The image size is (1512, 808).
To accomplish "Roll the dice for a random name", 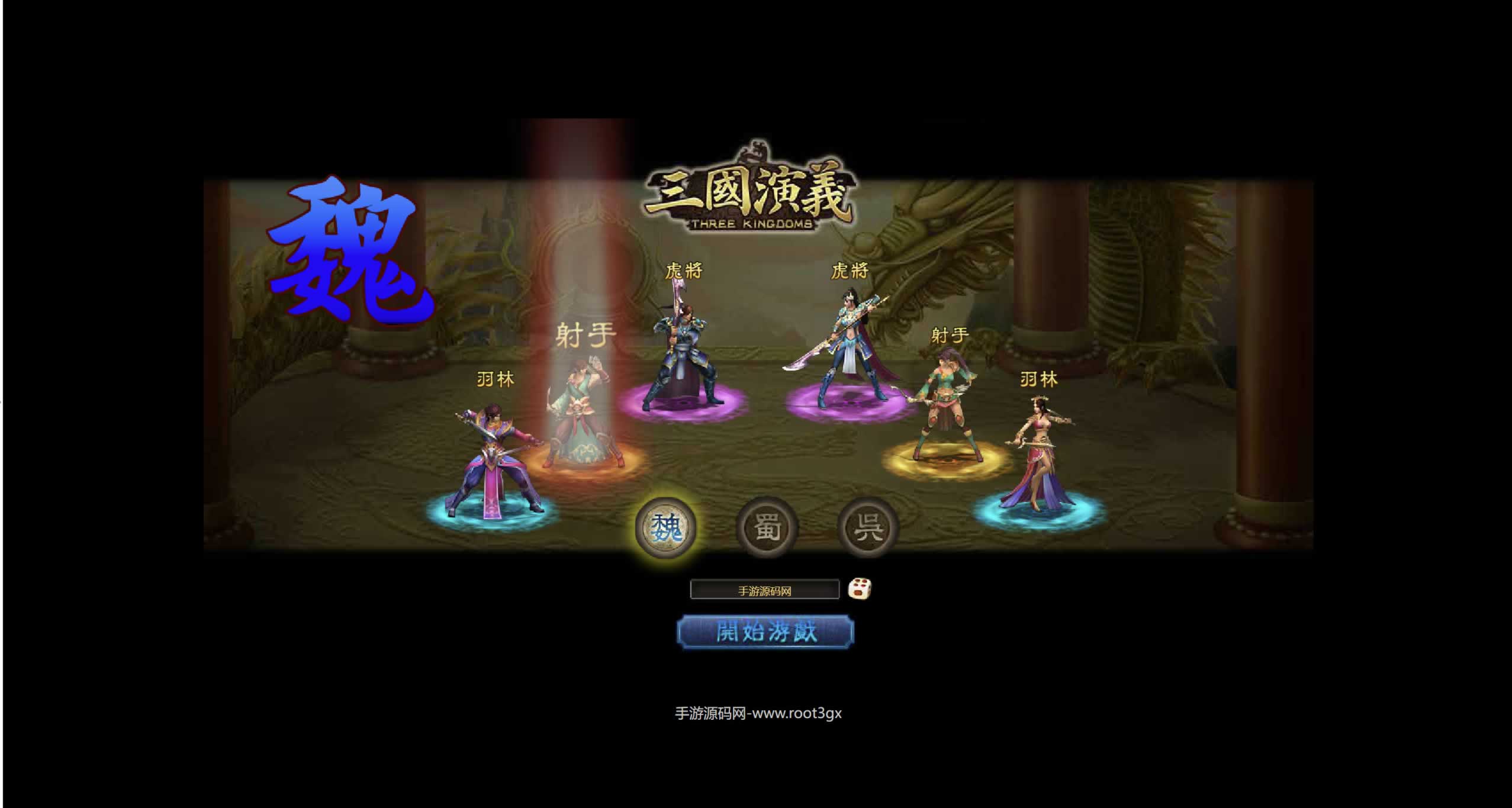I will [859, 589].
